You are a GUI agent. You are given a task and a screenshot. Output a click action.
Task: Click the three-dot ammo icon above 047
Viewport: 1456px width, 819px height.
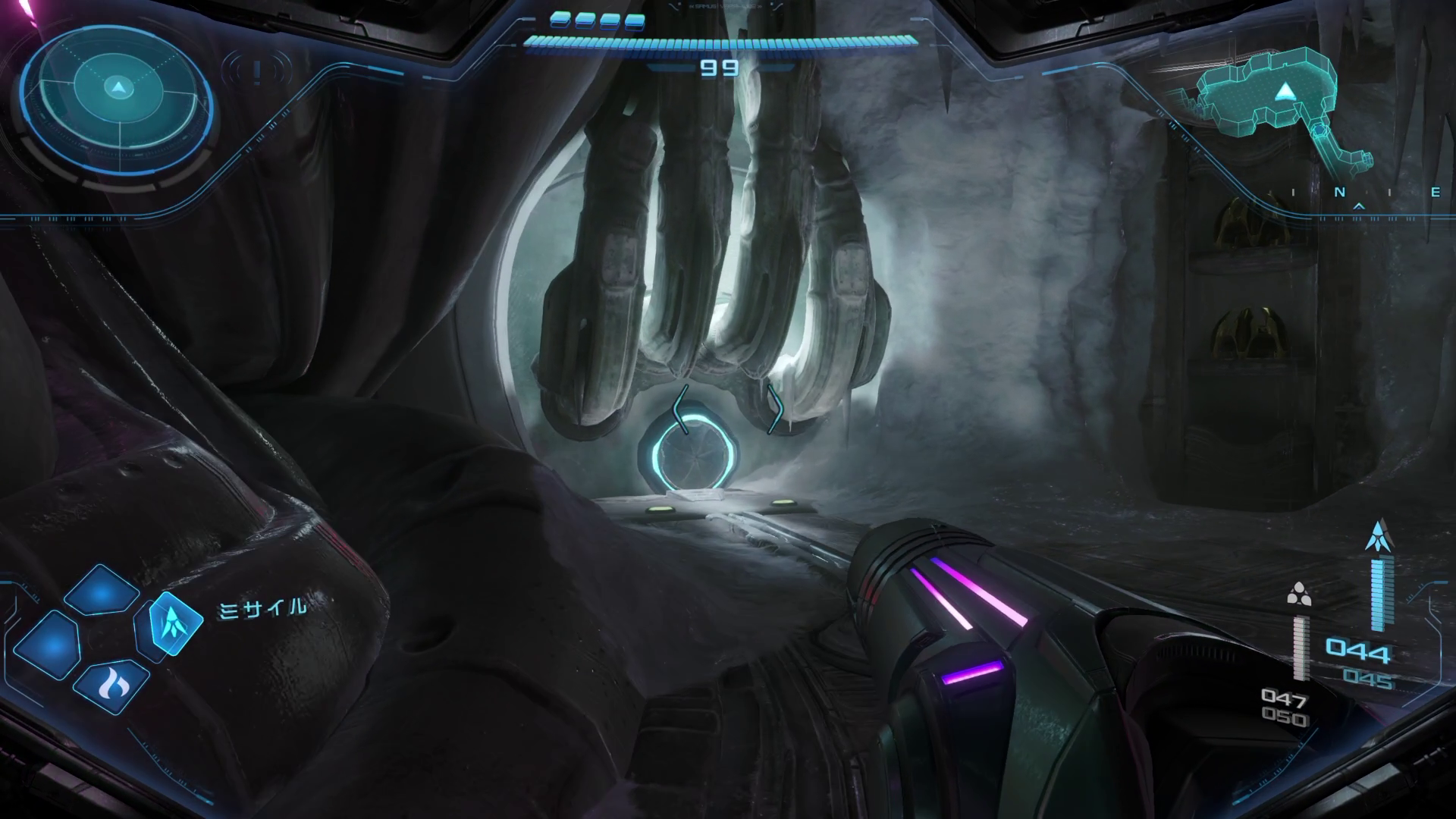[x=1298, y=595]
